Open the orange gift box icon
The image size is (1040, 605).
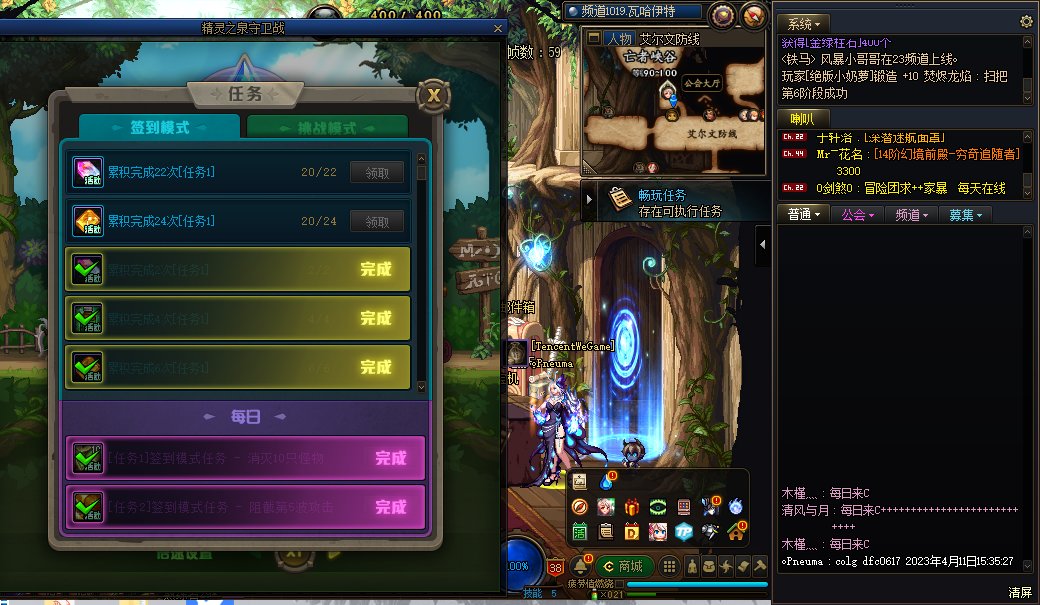(x=632, y=507)
